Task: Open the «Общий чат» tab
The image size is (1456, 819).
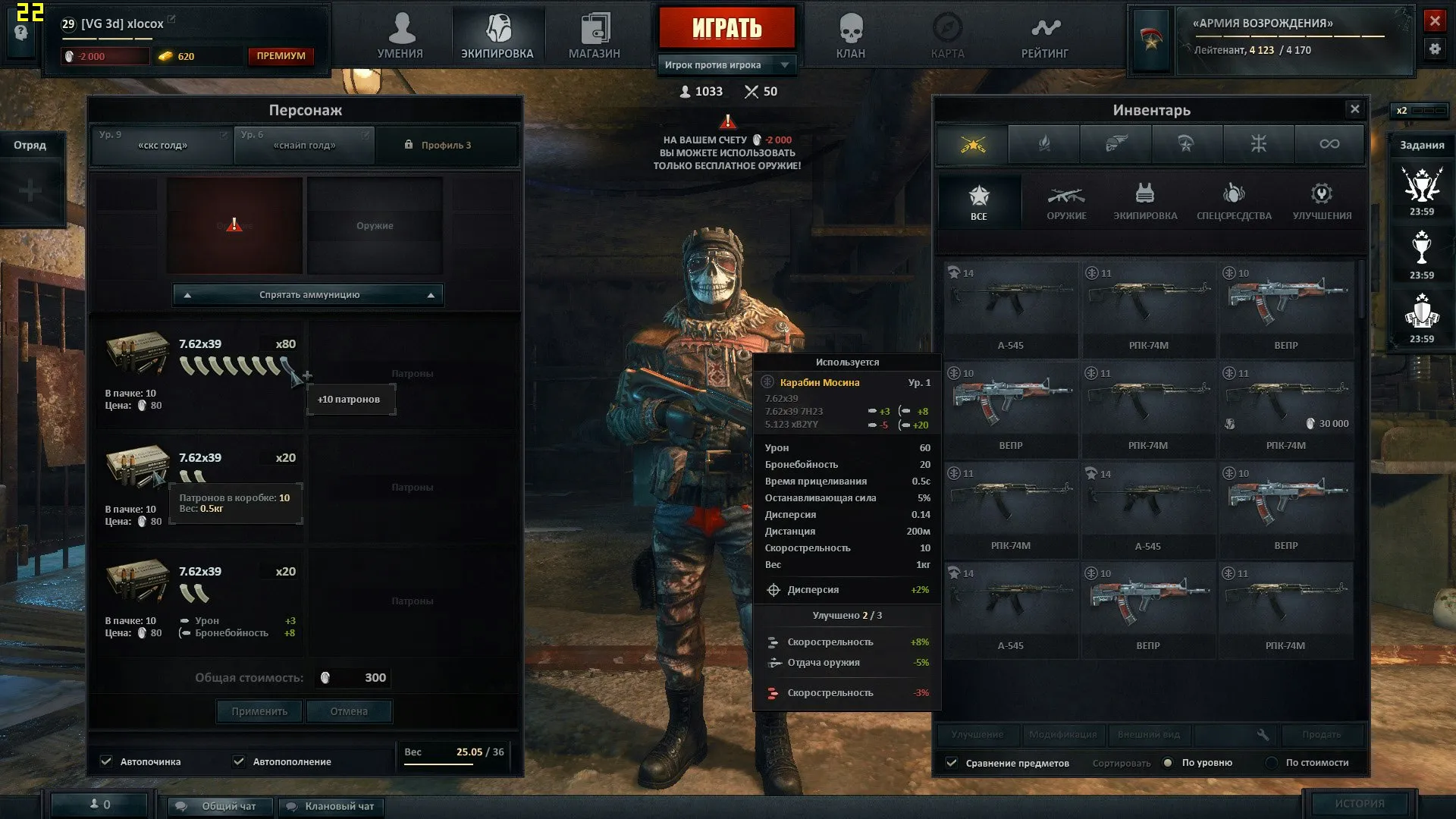Action: point(221,806)
